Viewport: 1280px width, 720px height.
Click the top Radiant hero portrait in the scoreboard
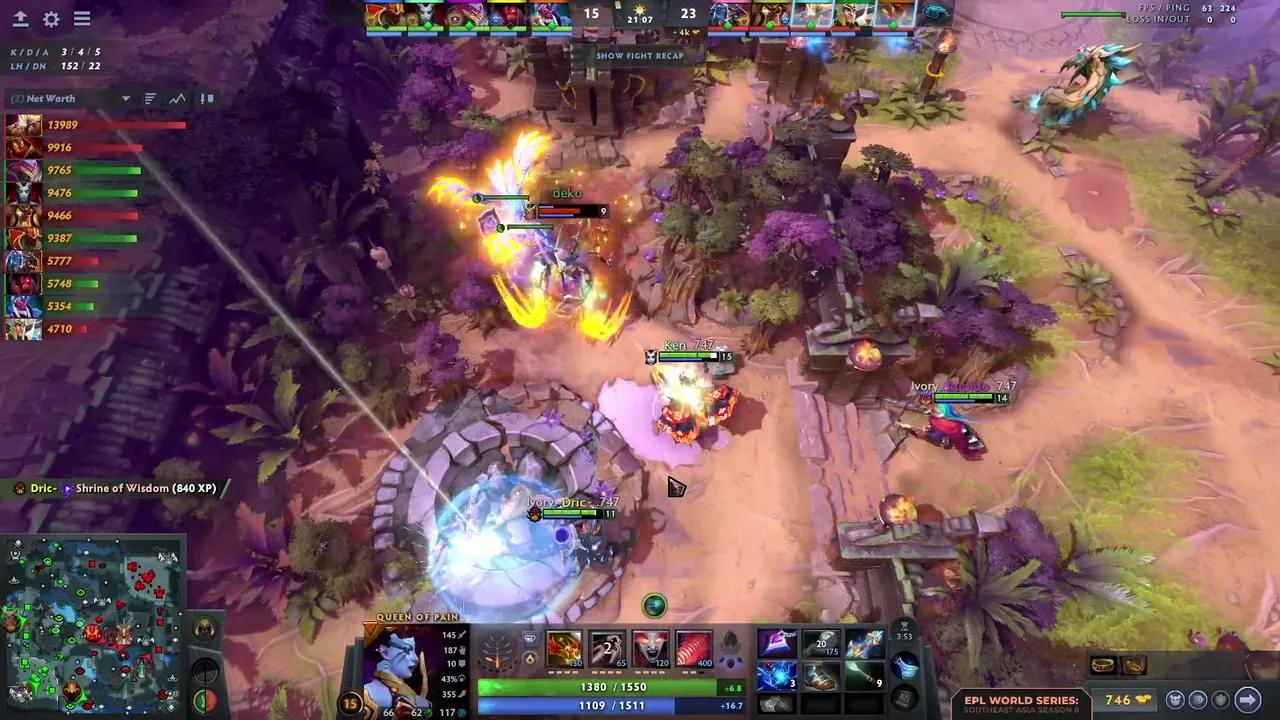[x=386, y=13]
